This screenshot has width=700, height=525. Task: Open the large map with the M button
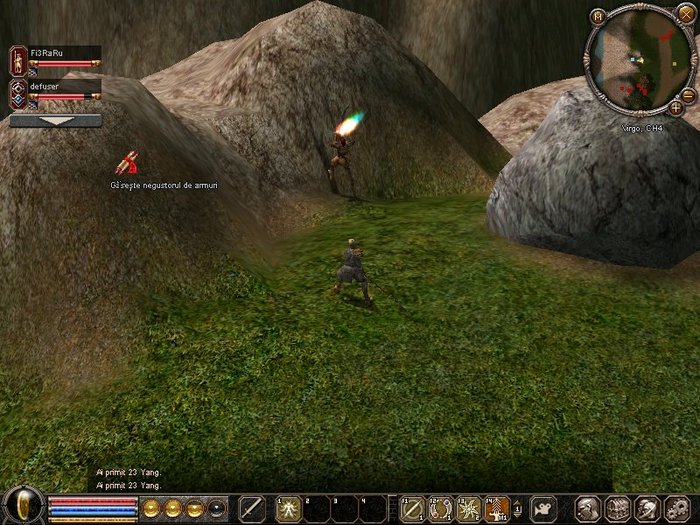pos(597,17)
